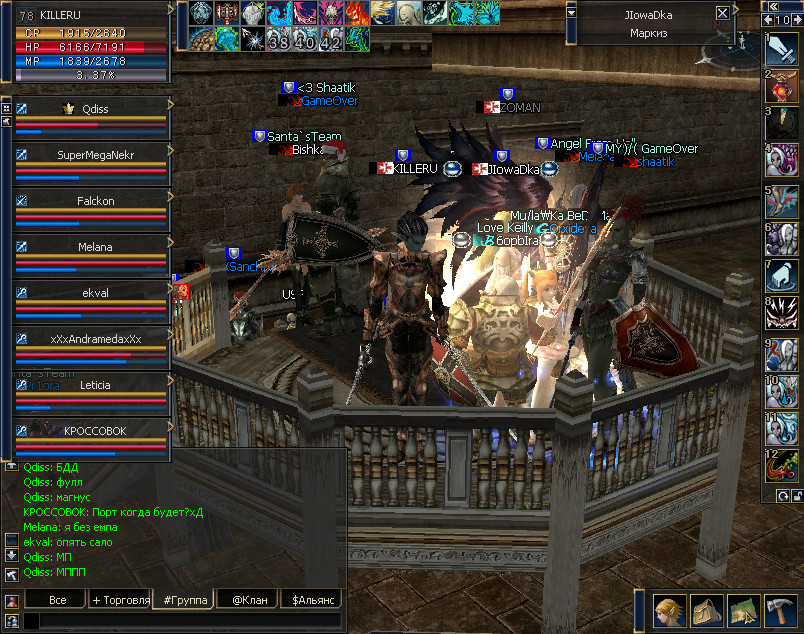Activate the fist skill in slot 7
Screen dimensions: 804x634
click(780, 277)
